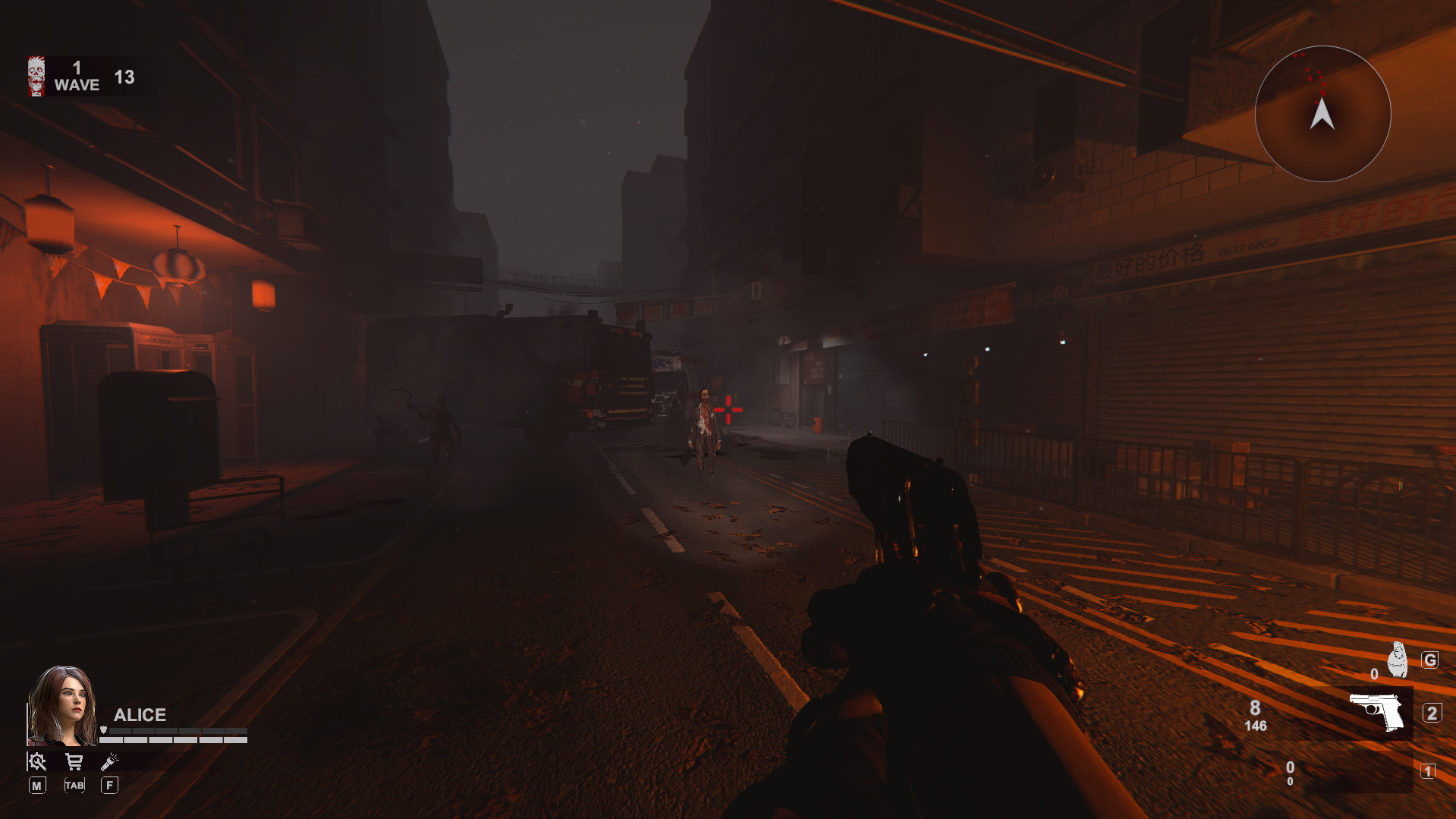Click the M keybind button below the gear icon
The image size is (1456, 819).
(x=37, y=786)
